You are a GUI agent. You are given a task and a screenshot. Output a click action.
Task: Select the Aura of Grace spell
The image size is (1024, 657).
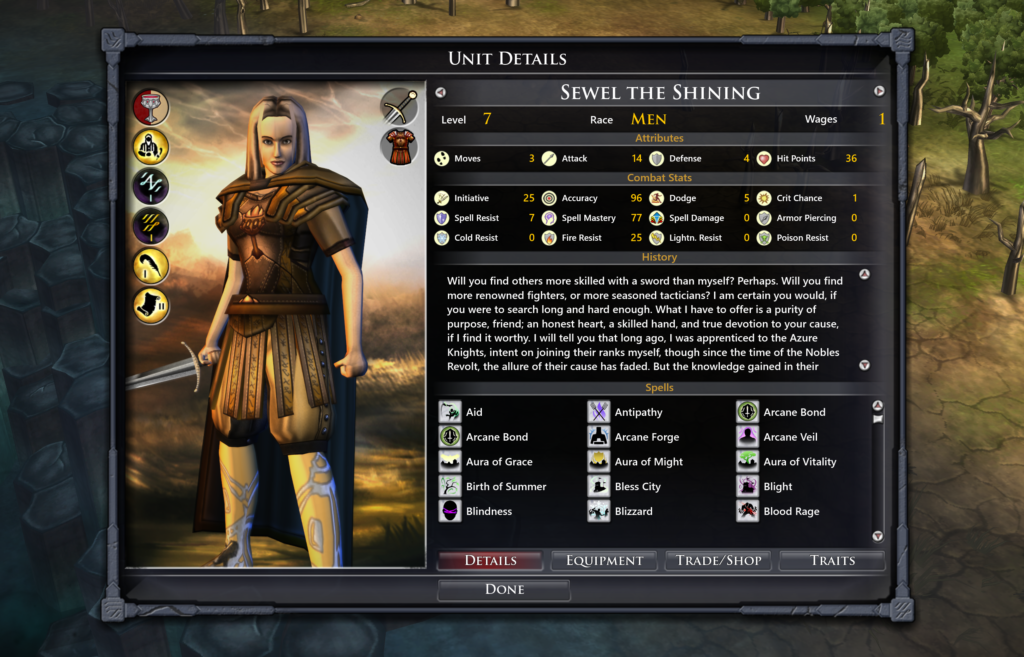click(x=498, y=462)
